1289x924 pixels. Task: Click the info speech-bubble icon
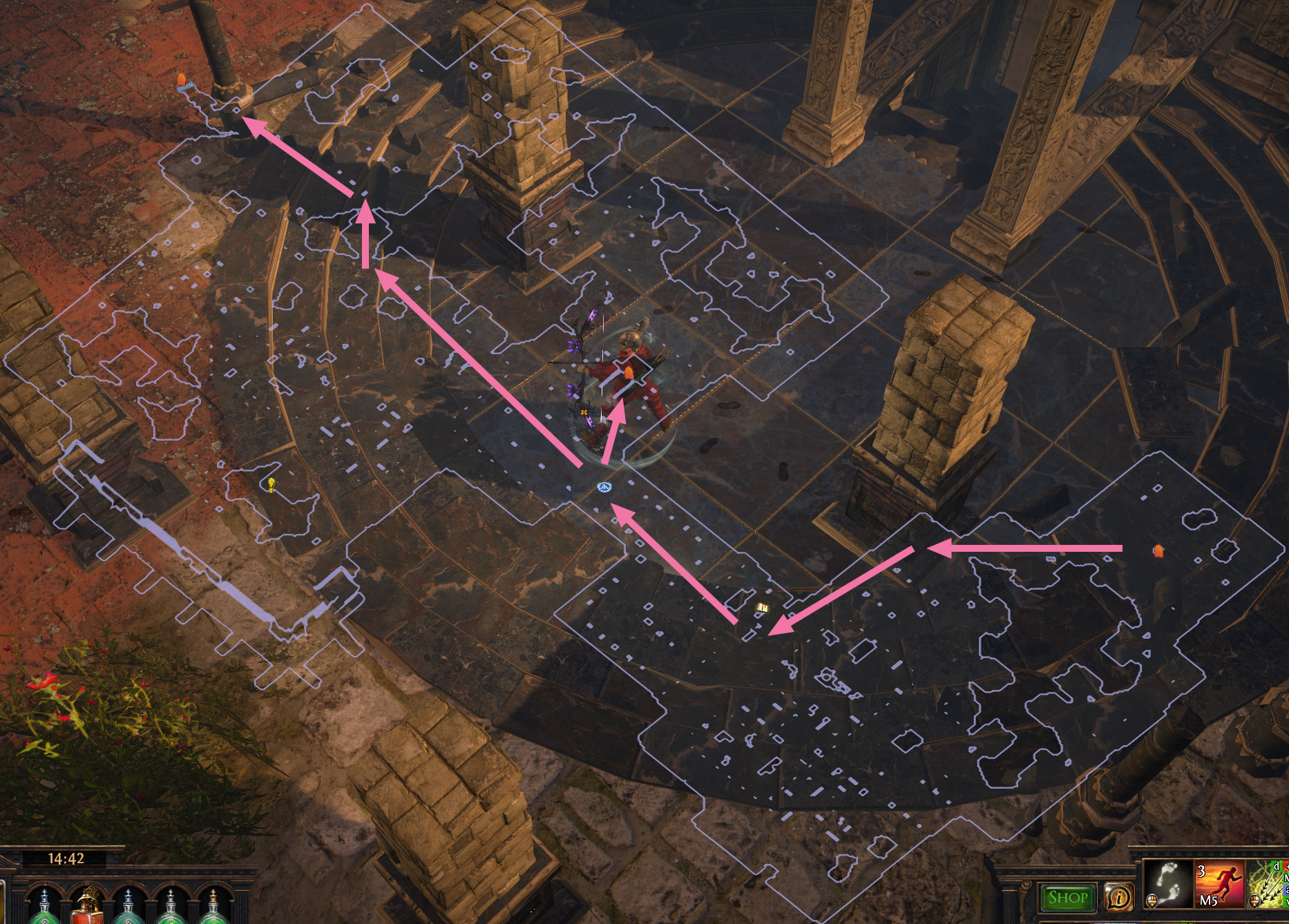[x=1119, y=897]
